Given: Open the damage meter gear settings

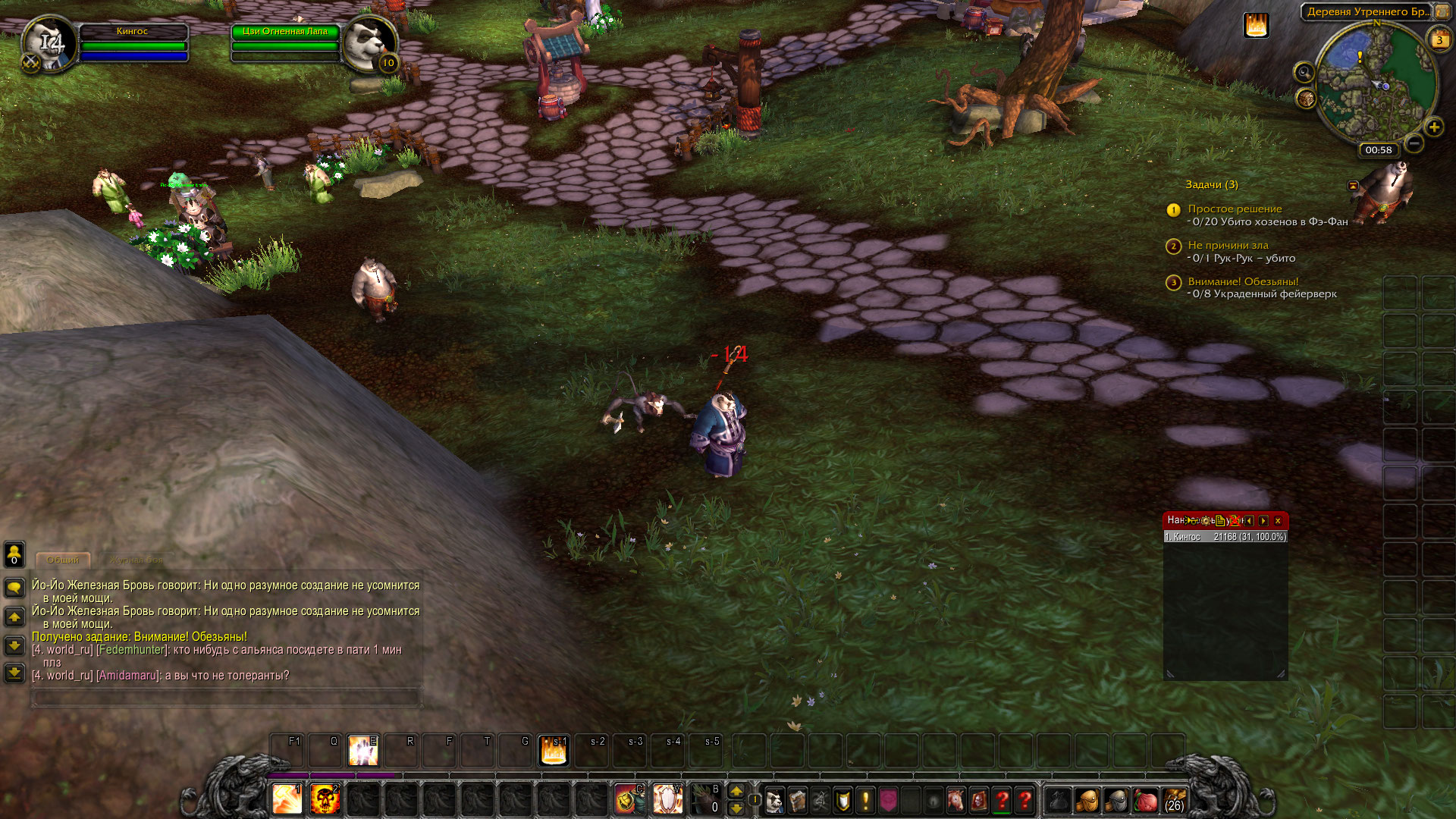Looking at the screenshot, I should (x=1205, y=521).
